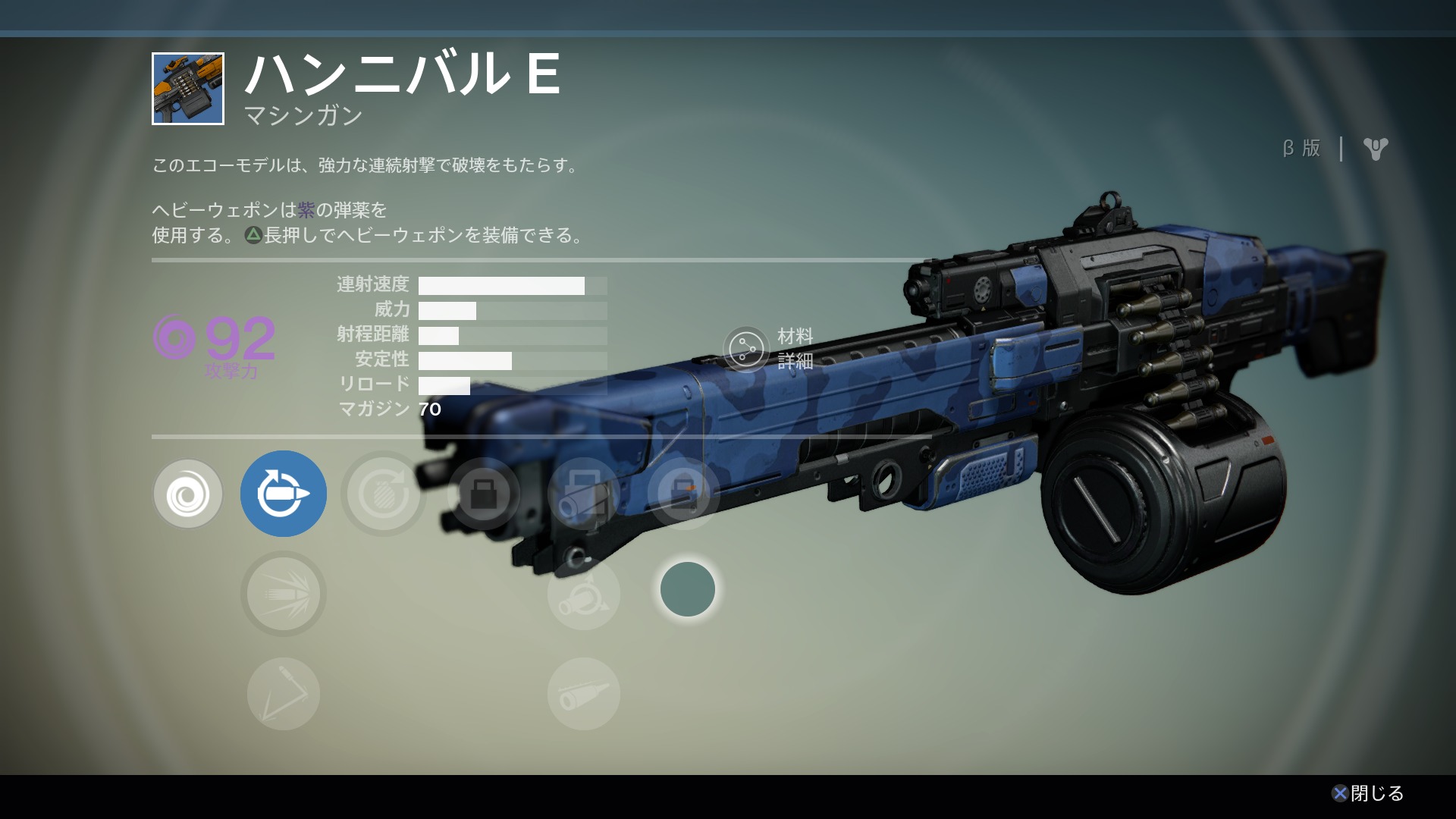Viewport: 1456px width, 819px height.
Task: Select the faded grenade reload perk
Action: pos(384,494)
